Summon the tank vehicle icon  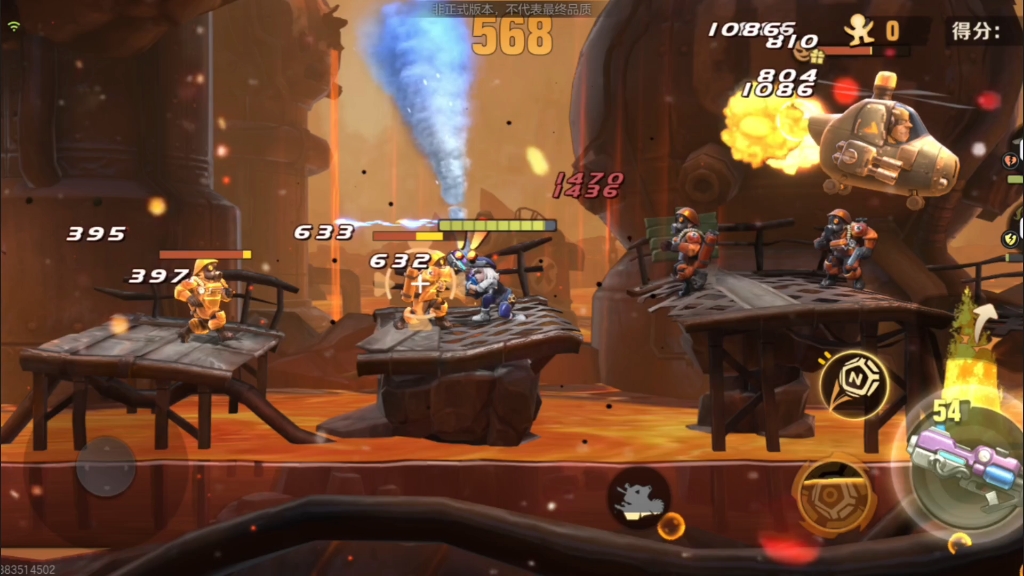tap(638, 497)
